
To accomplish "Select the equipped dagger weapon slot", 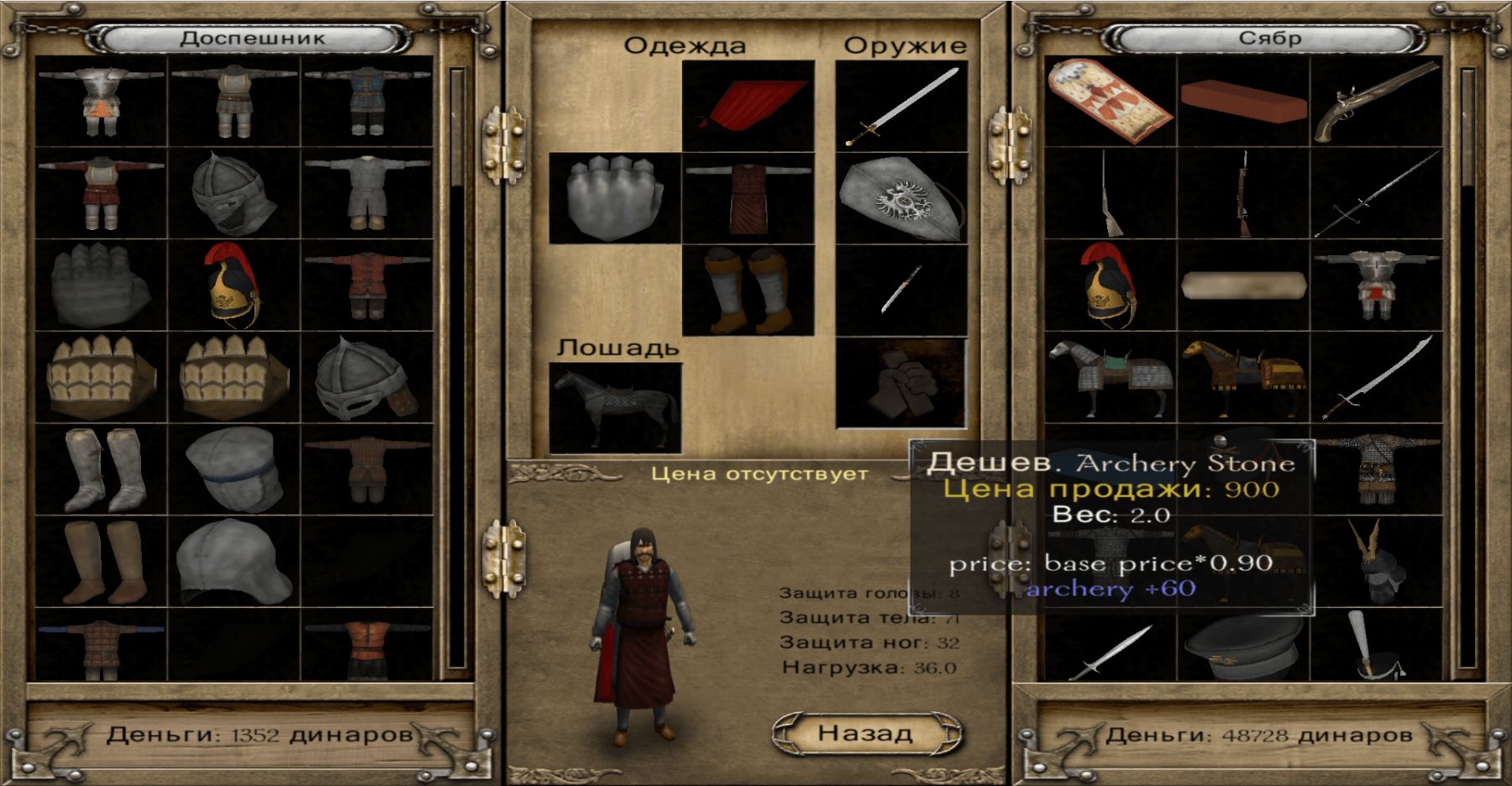I will pos(902,290).
